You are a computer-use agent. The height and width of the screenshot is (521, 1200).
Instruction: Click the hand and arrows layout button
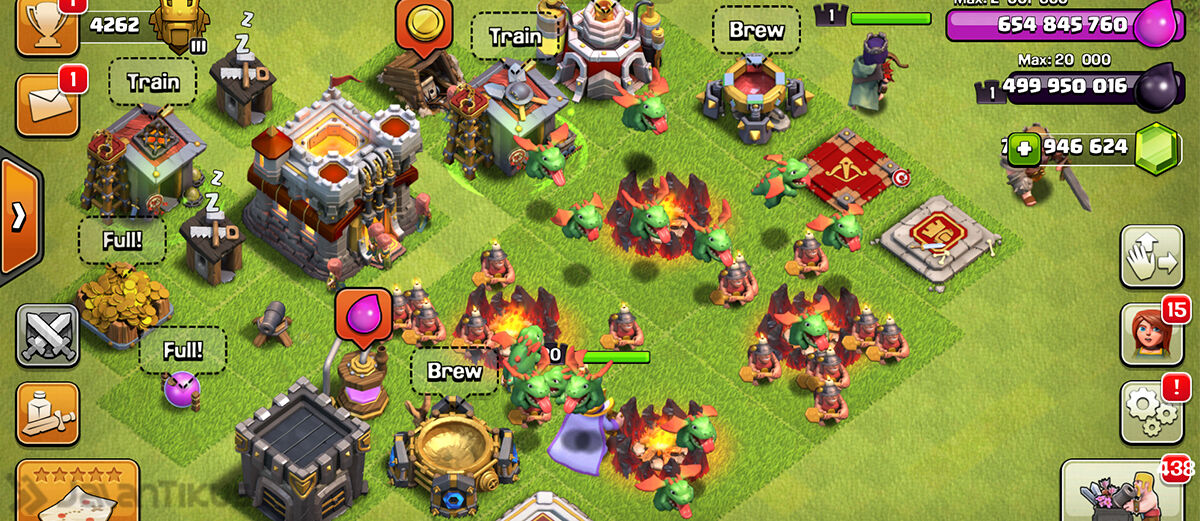pyautogui.click(x=1151, y=257)
